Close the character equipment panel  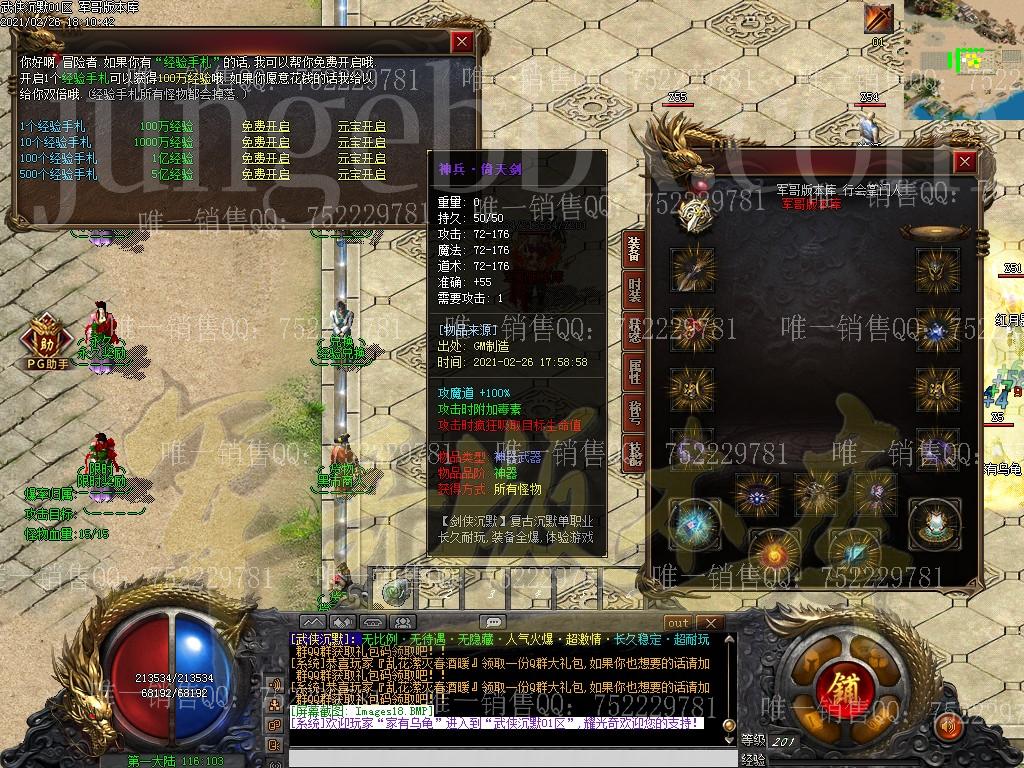(964, 162)
